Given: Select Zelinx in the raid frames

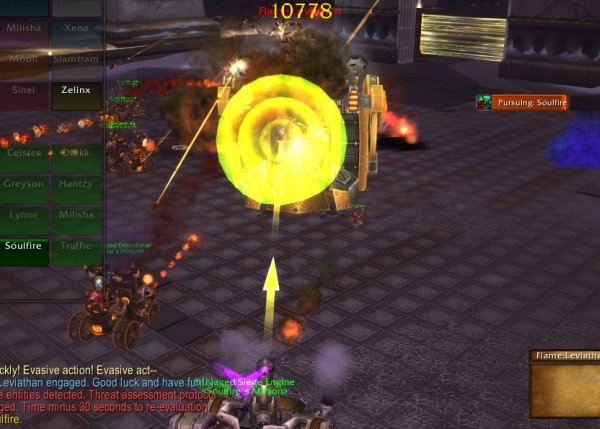Looking at the screenshot, I should tap(76, 90).
